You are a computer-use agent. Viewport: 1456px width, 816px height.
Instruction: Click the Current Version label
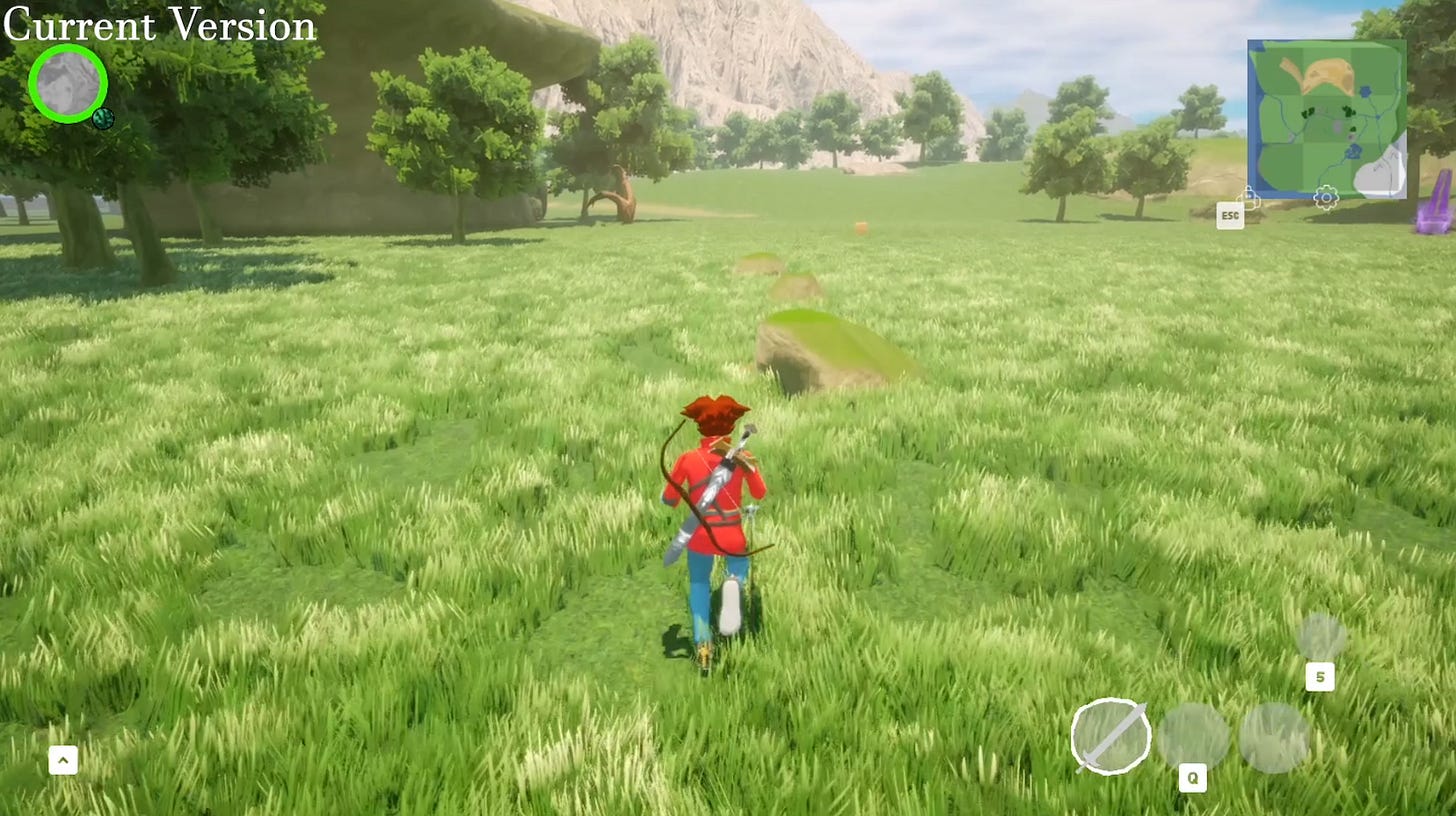click(158, 26)
